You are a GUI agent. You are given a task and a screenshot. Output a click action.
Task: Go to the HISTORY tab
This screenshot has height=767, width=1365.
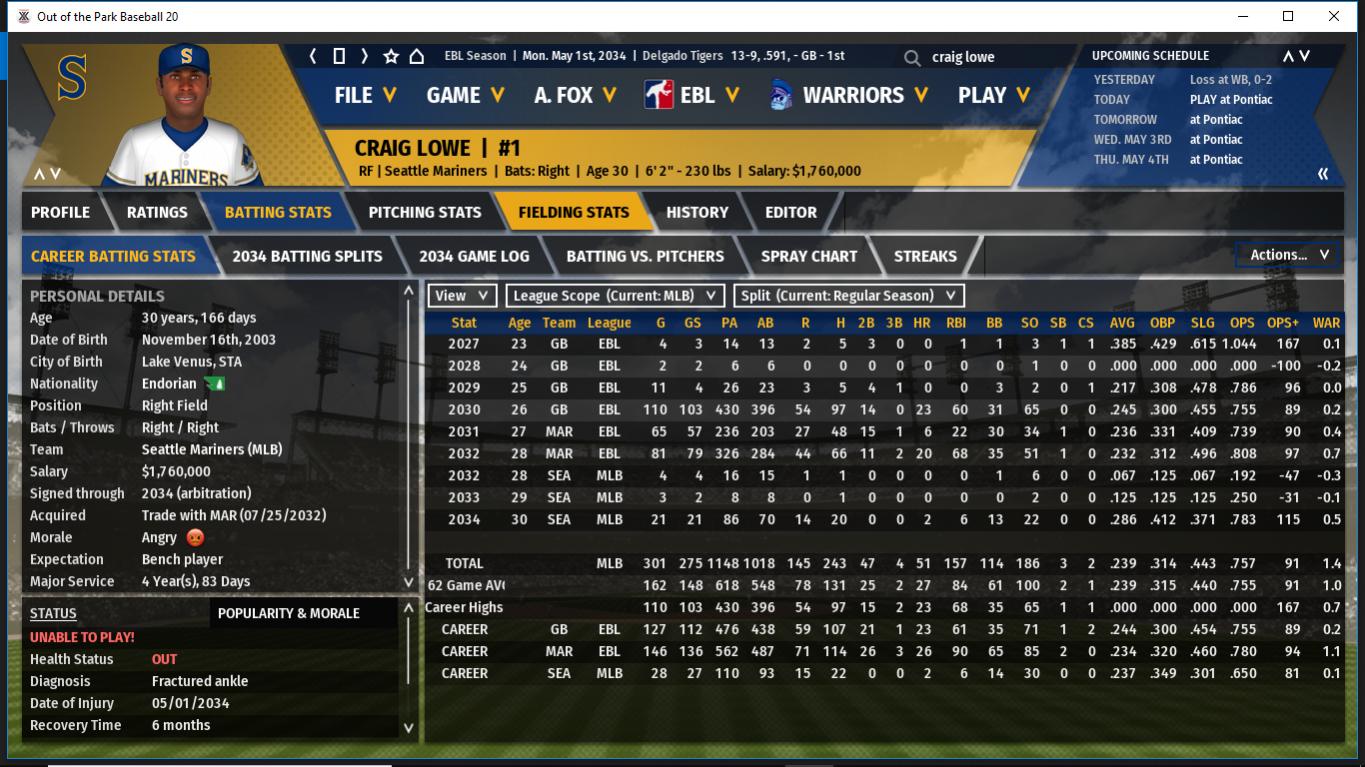pyautogui.click(x=697, y=212)
